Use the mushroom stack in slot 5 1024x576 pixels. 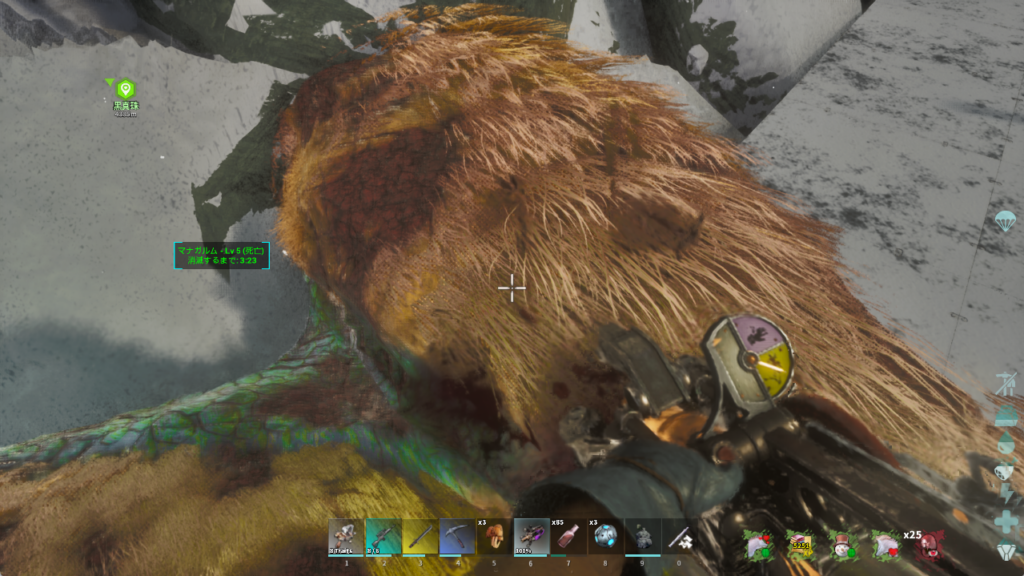click(x=494, y=536)
